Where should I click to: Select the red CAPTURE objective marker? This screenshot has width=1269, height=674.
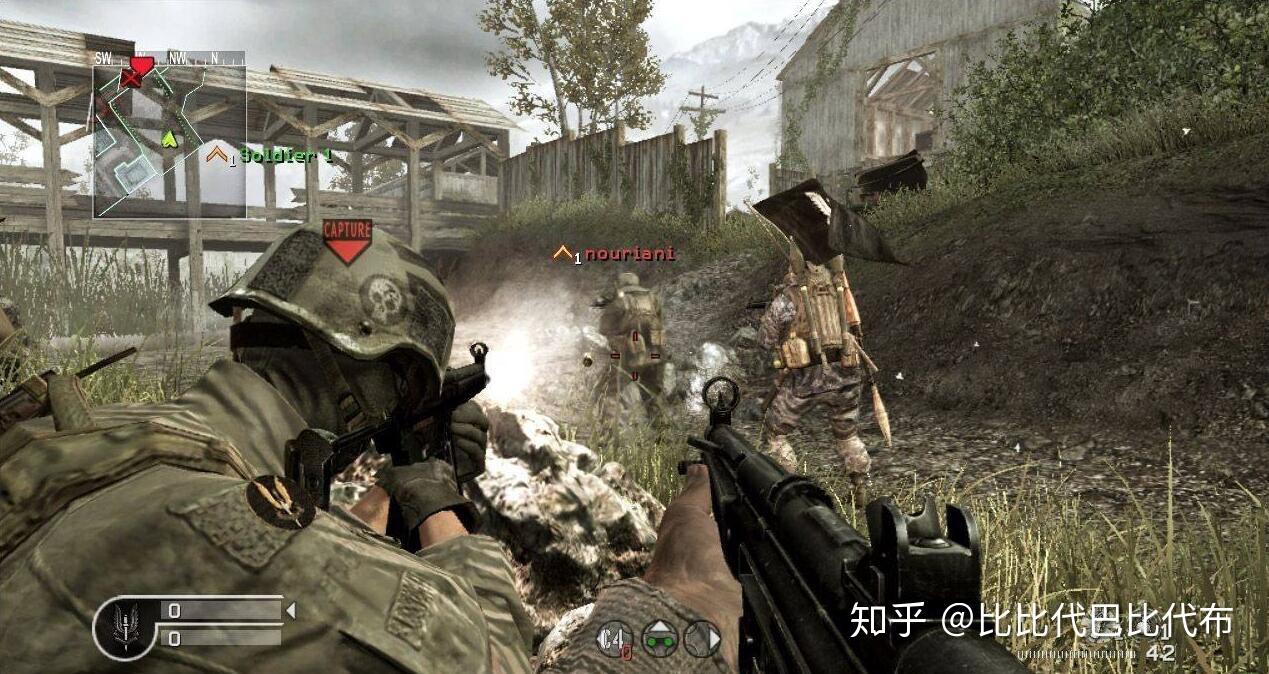tap(347, 240)
